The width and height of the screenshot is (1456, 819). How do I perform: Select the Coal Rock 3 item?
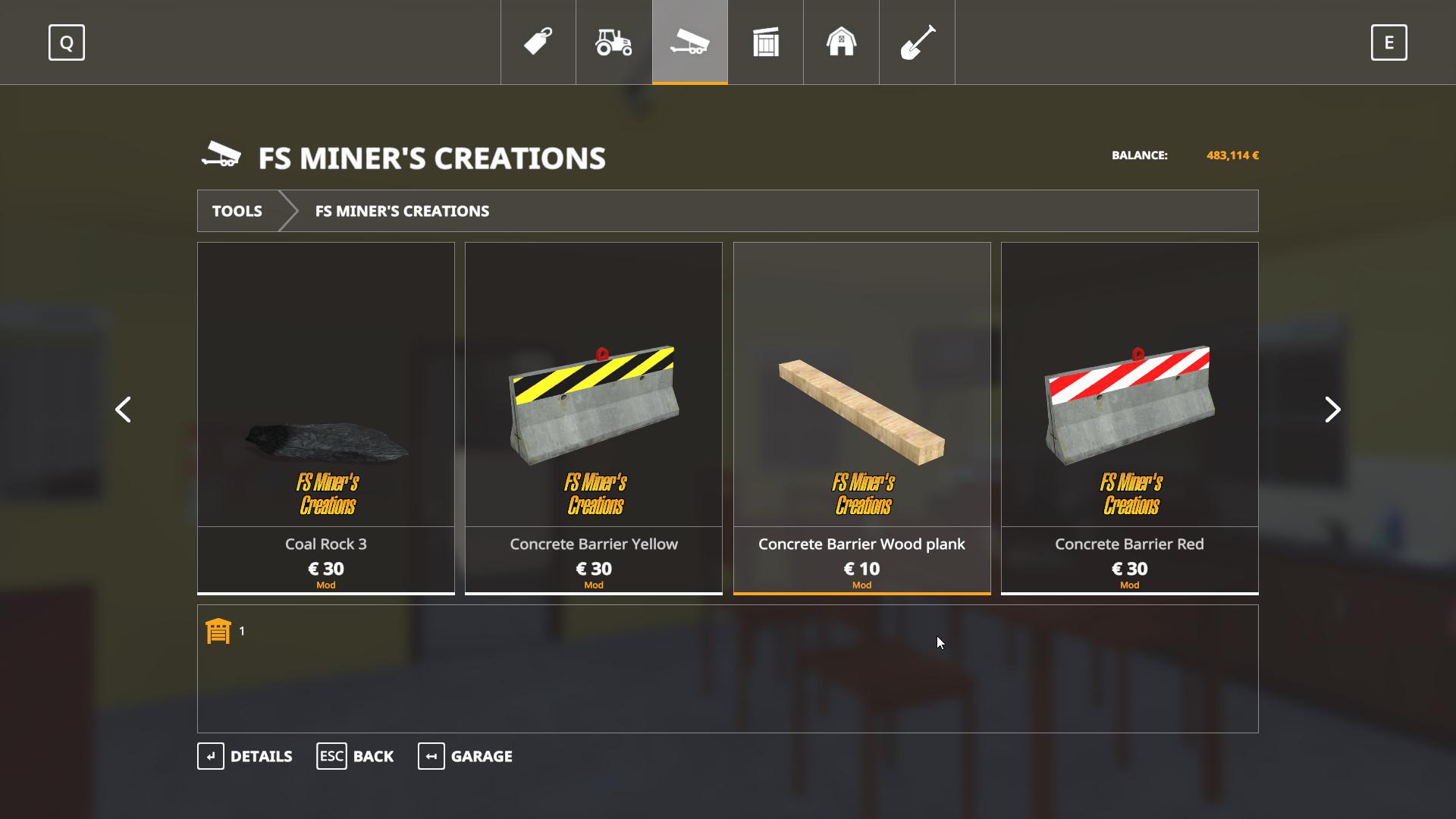326,418
